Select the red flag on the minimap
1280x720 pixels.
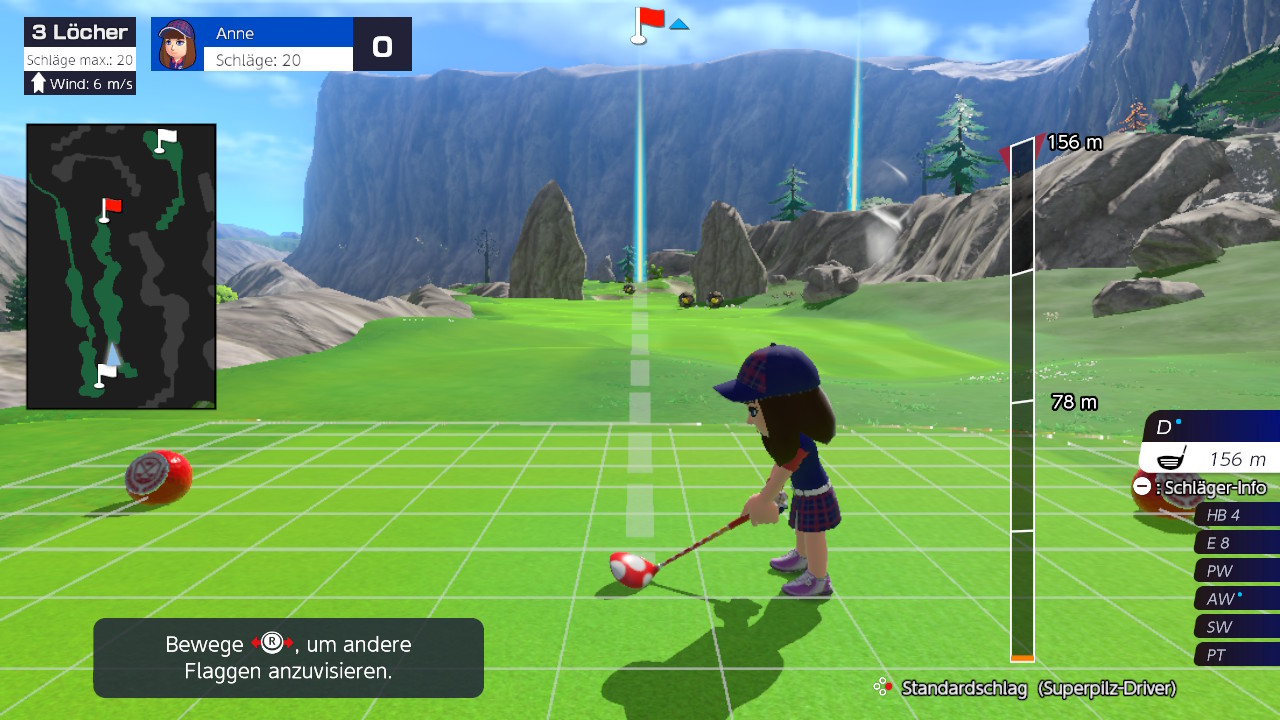[x=109, y=208]
